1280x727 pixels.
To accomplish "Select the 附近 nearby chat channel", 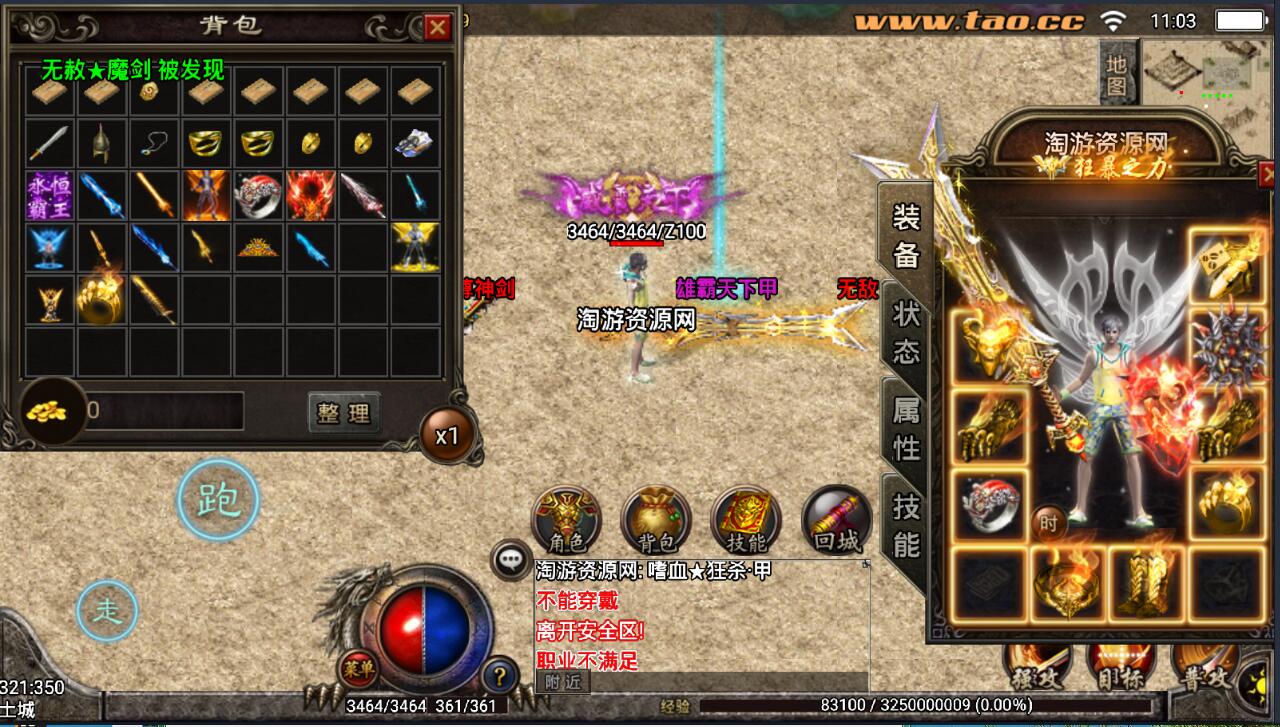I will (x=563, y=682).
